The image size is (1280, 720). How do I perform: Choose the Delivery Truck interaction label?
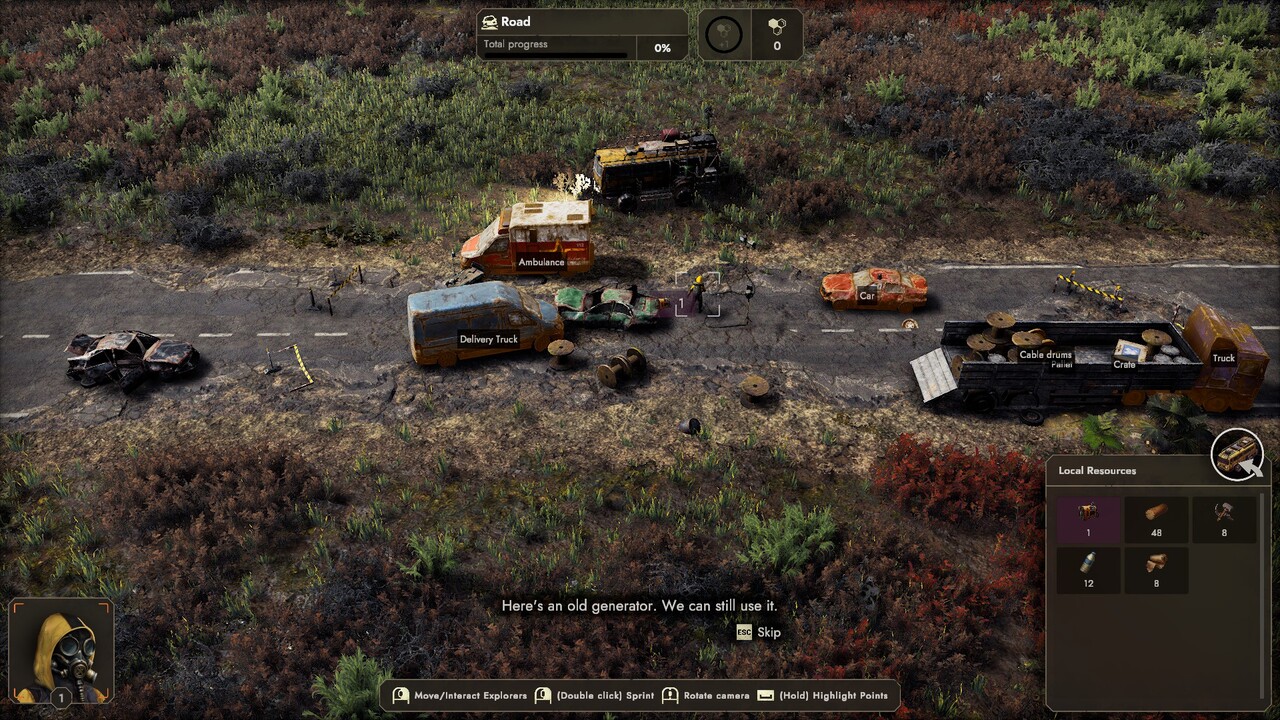[488, 339]
